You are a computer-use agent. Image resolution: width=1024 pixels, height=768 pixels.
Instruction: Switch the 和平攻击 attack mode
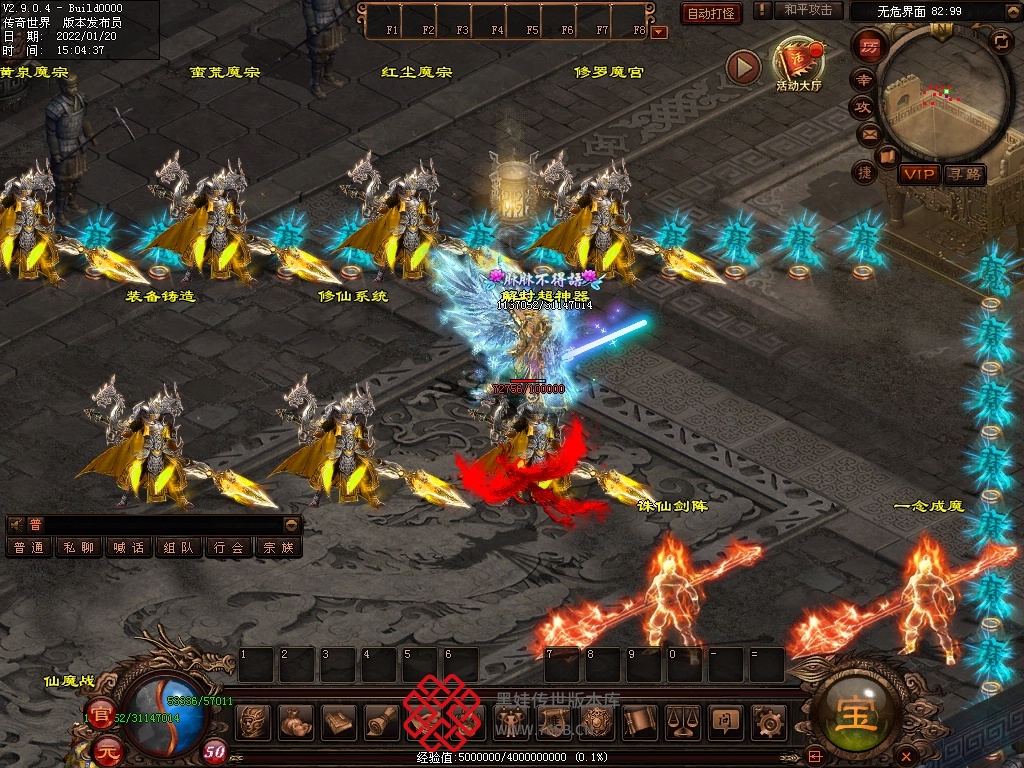pos(807,10)
